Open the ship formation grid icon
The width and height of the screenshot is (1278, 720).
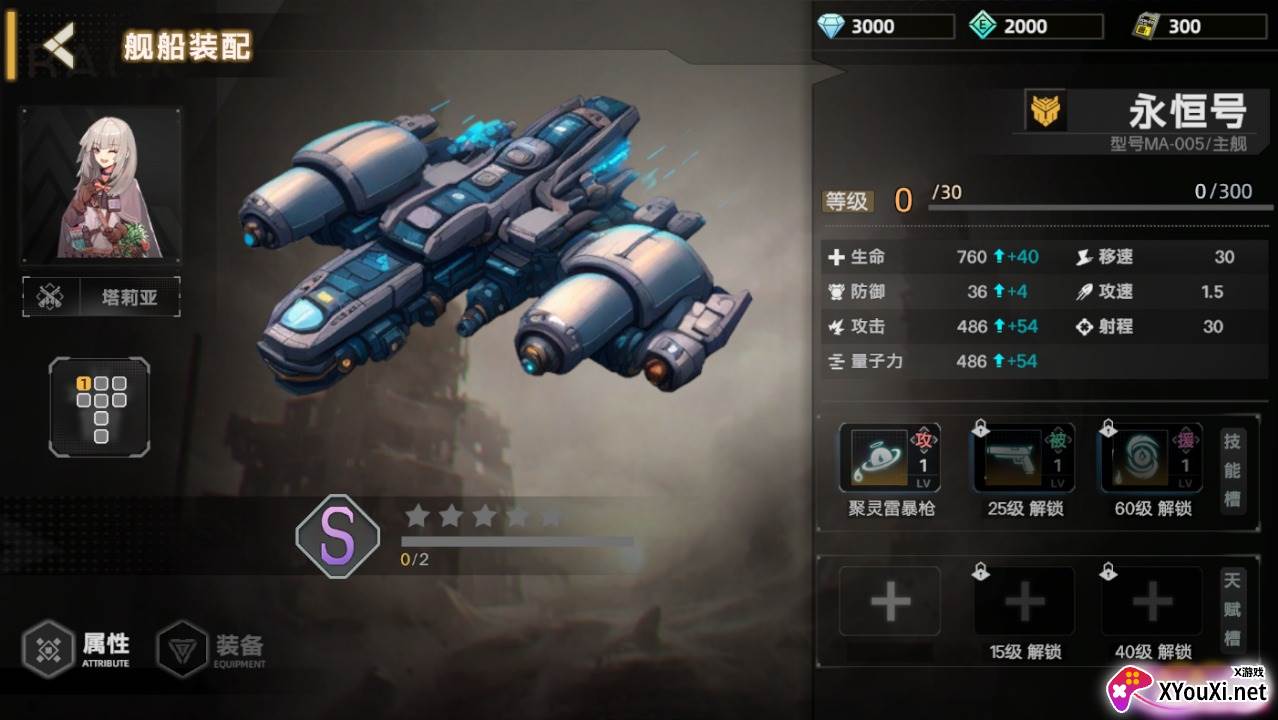coord(100,407)
